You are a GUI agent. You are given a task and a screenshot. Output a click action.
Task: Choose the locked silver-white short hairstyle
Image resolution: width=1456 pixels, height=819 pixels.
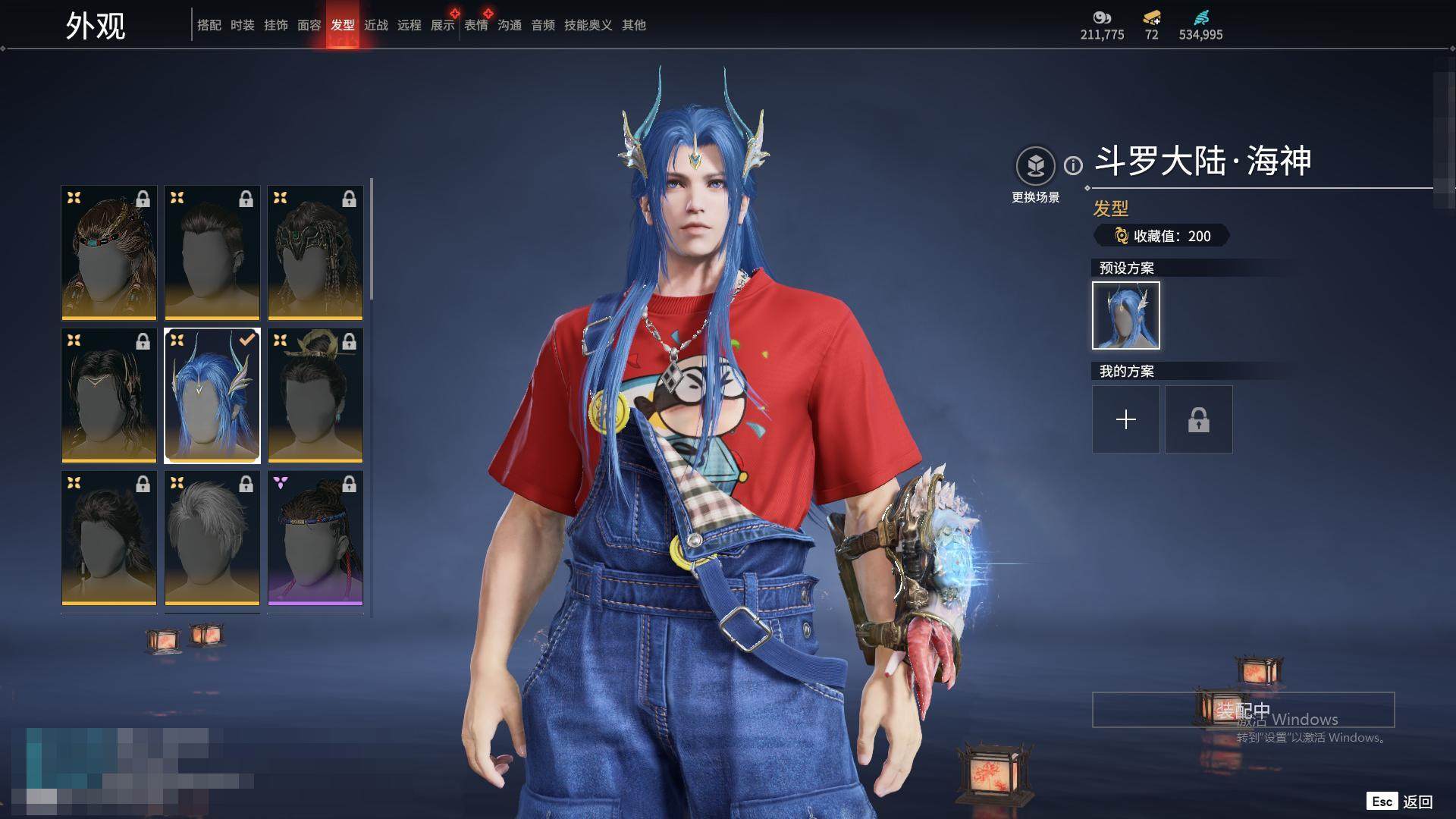[212, 538]
